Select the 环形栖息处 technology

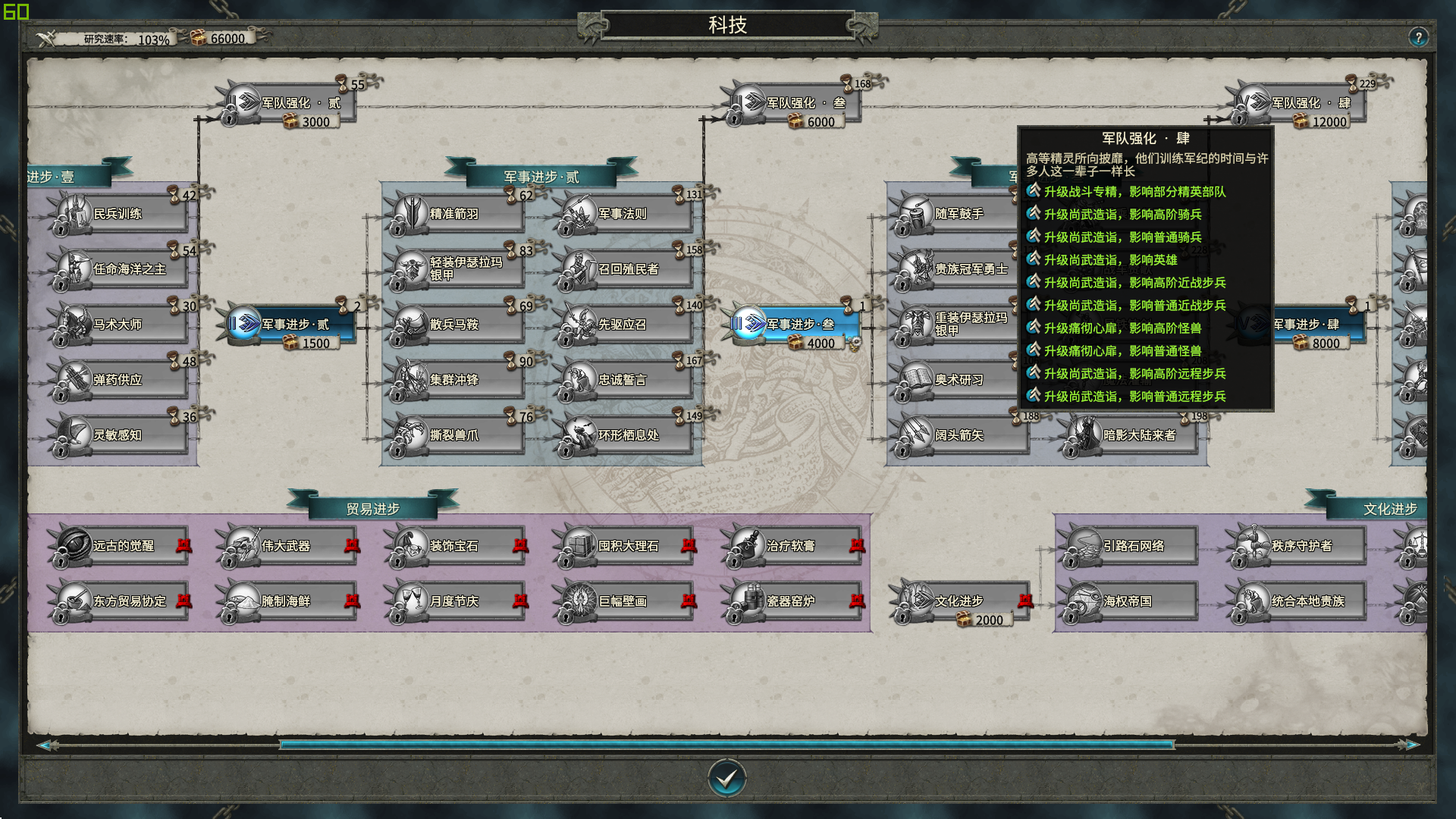click(625, 435)
